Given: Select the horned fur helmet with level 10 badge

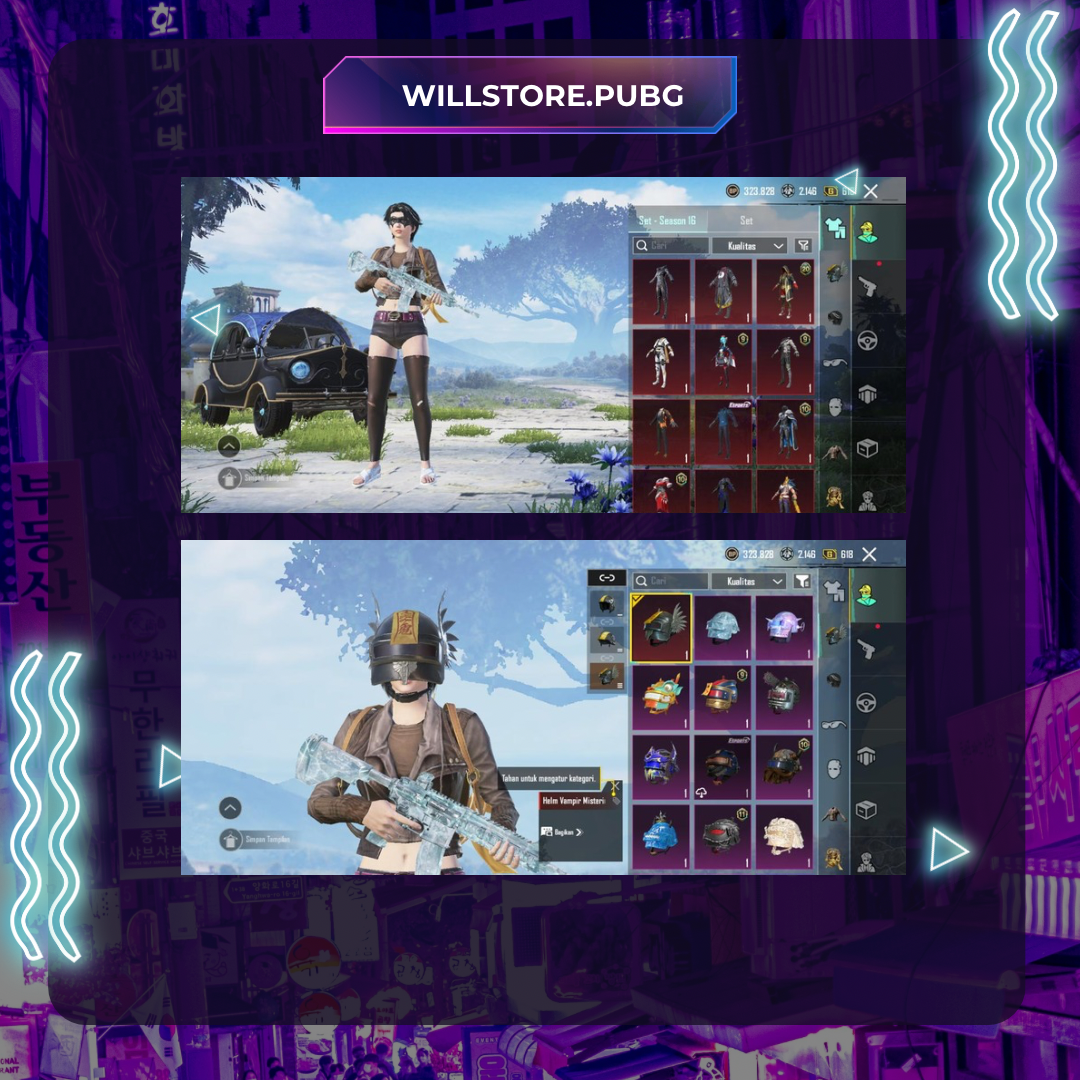Looking at the screenshot, I should pyautogui.click(x=785, y=767).
